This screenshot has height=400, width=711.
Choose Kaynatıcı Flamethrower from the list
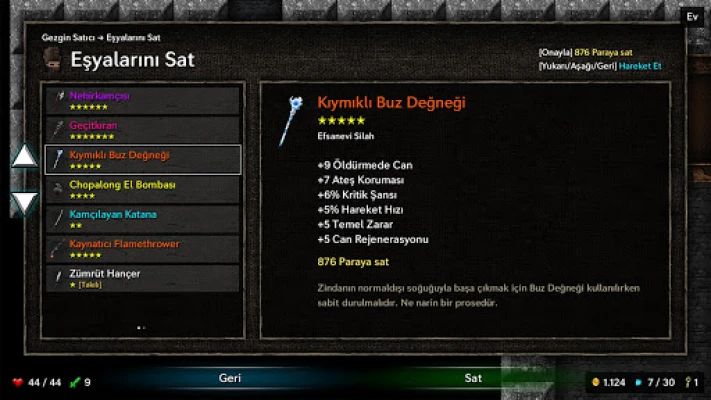point(143,248)
